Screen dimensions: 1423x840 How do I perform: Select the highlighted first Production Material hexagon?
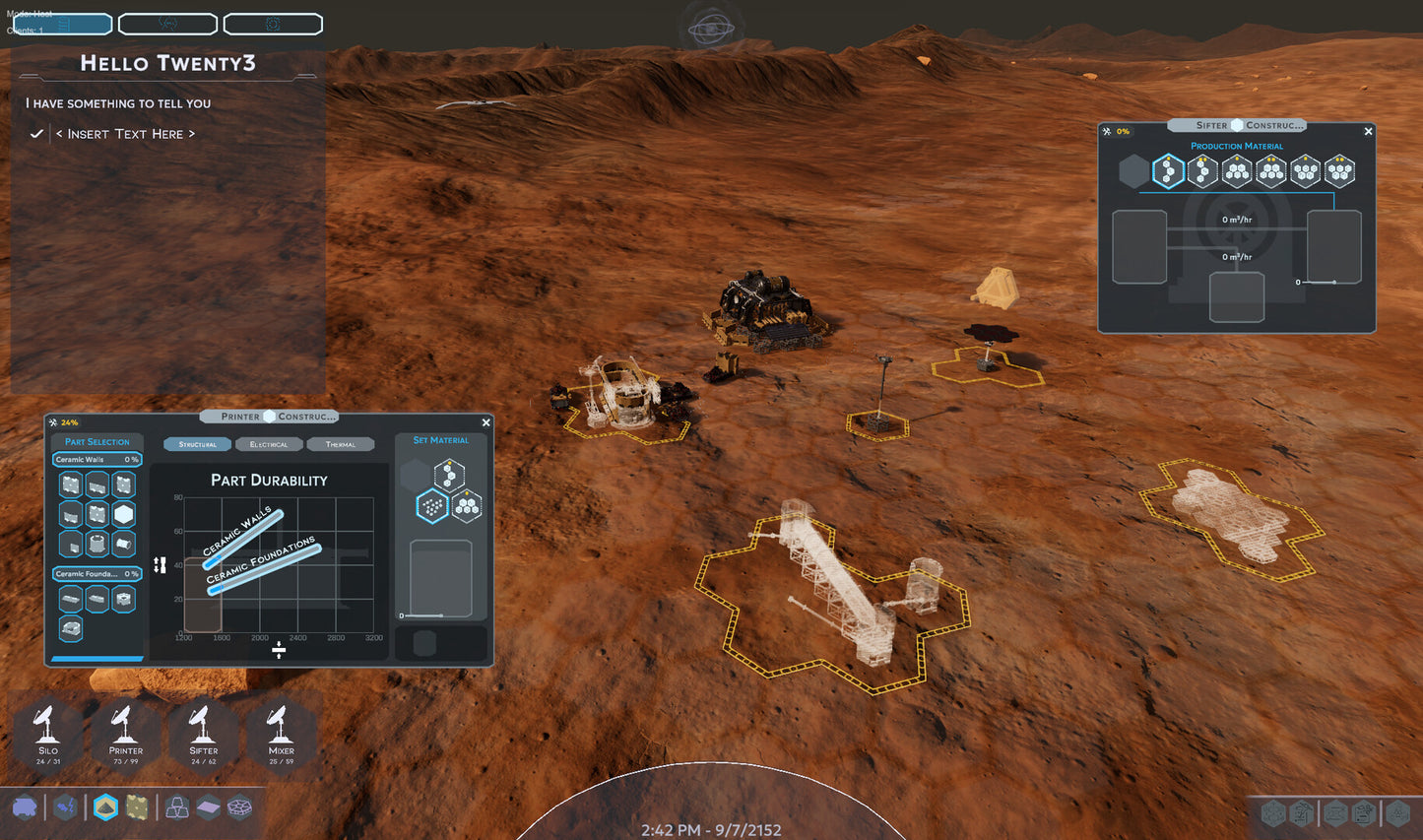(x=1168, y=171)
